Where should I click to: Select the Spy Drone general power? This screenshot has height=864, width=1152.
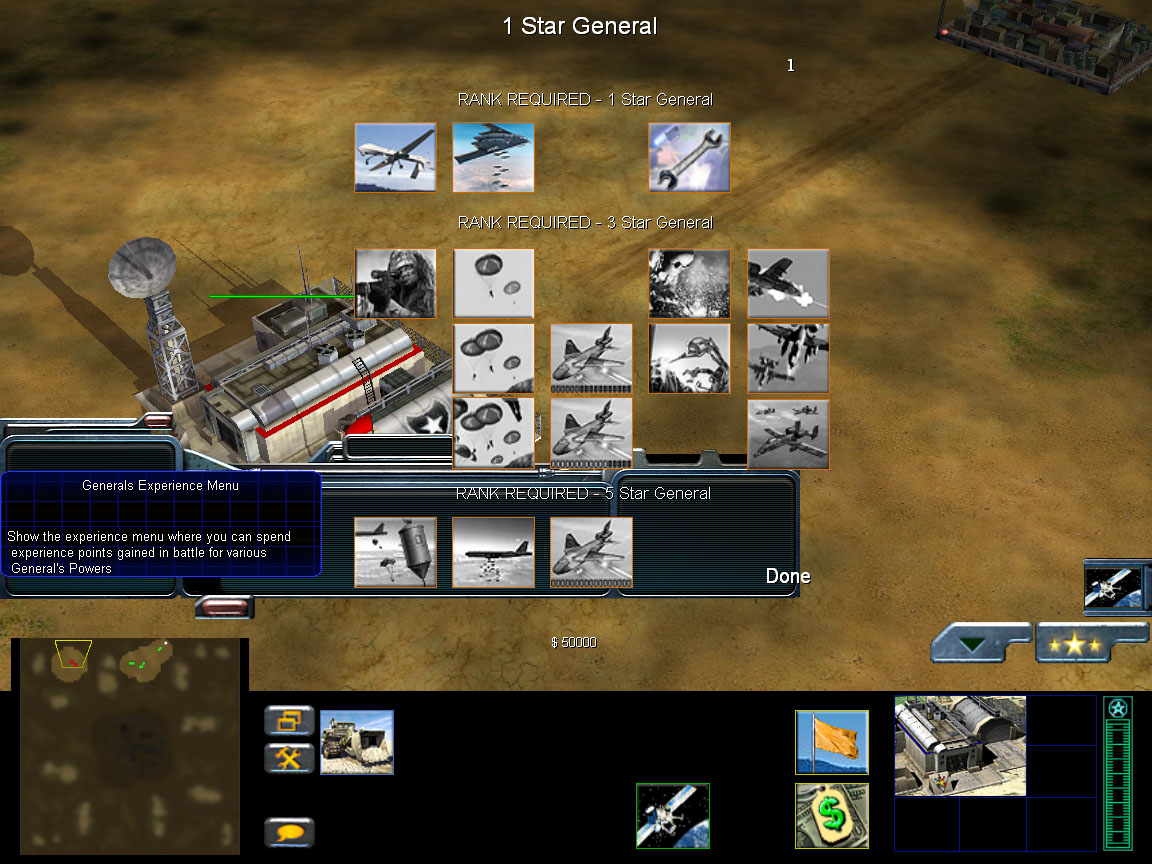click(395, 157)
